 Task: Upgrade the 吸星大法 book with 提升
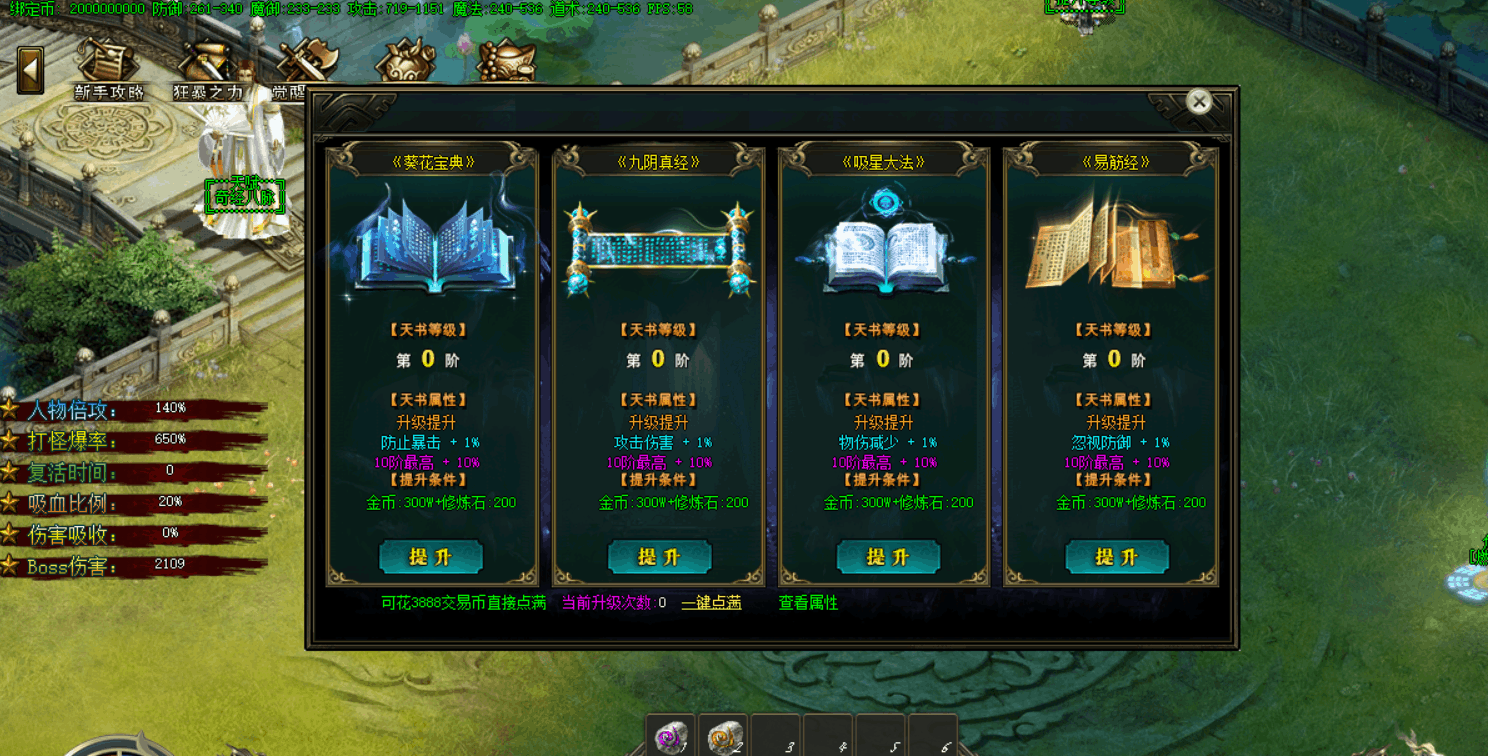tap(887, 557)
